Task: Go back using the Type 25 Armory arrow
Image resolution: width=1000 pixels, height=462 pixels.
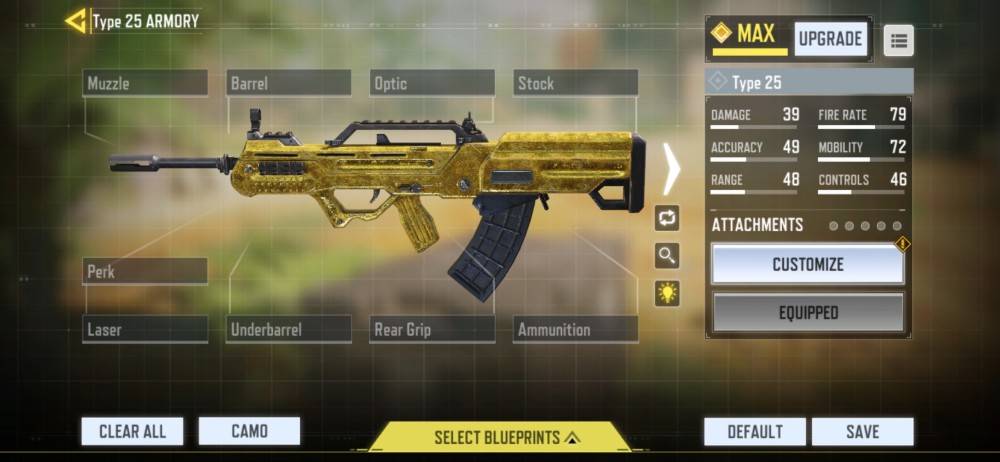Action: [75, 21]
